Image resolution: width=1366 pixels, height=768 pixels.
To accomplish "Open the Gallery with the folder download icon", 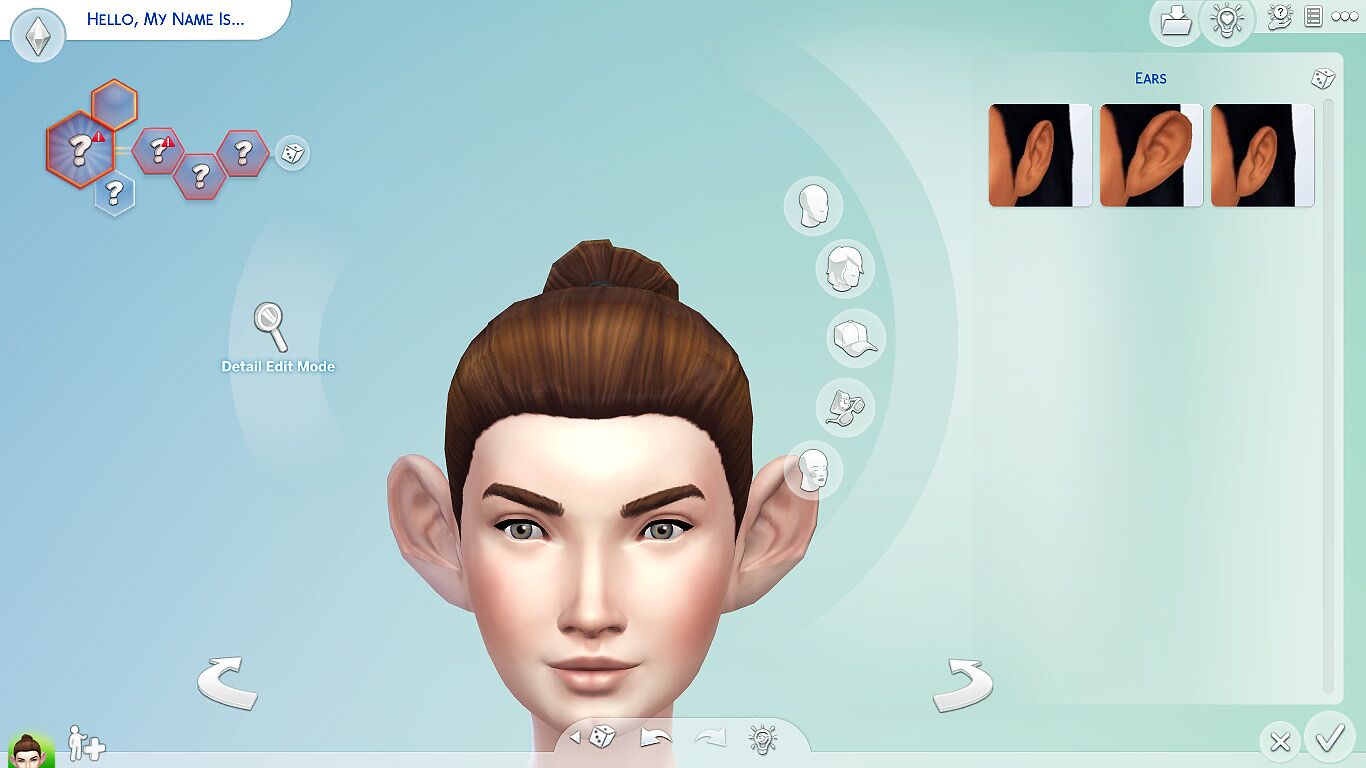I will [x=1175, y=20].
